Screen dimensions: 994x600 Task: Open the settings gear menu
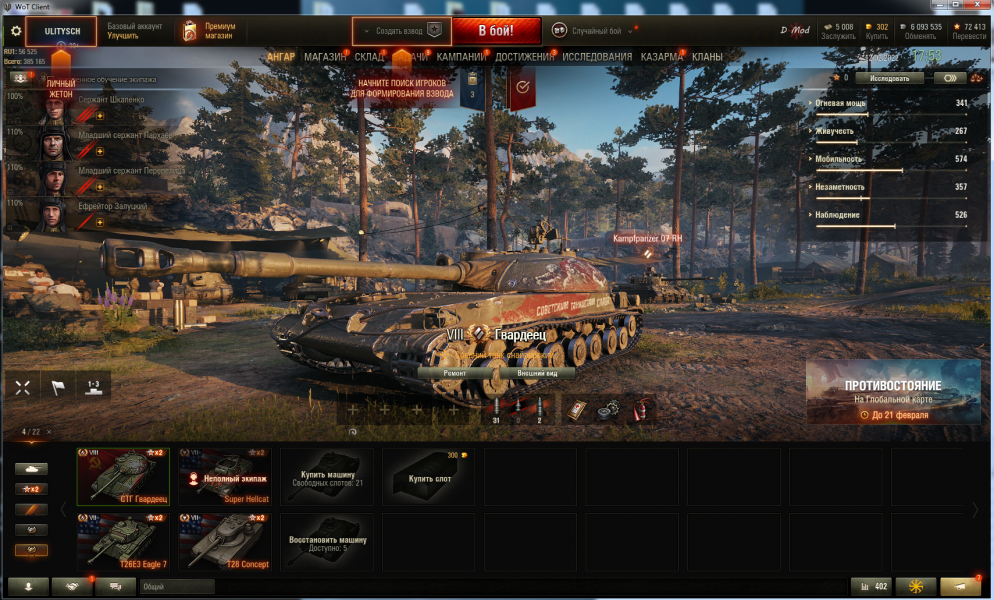tap(15, 31)
